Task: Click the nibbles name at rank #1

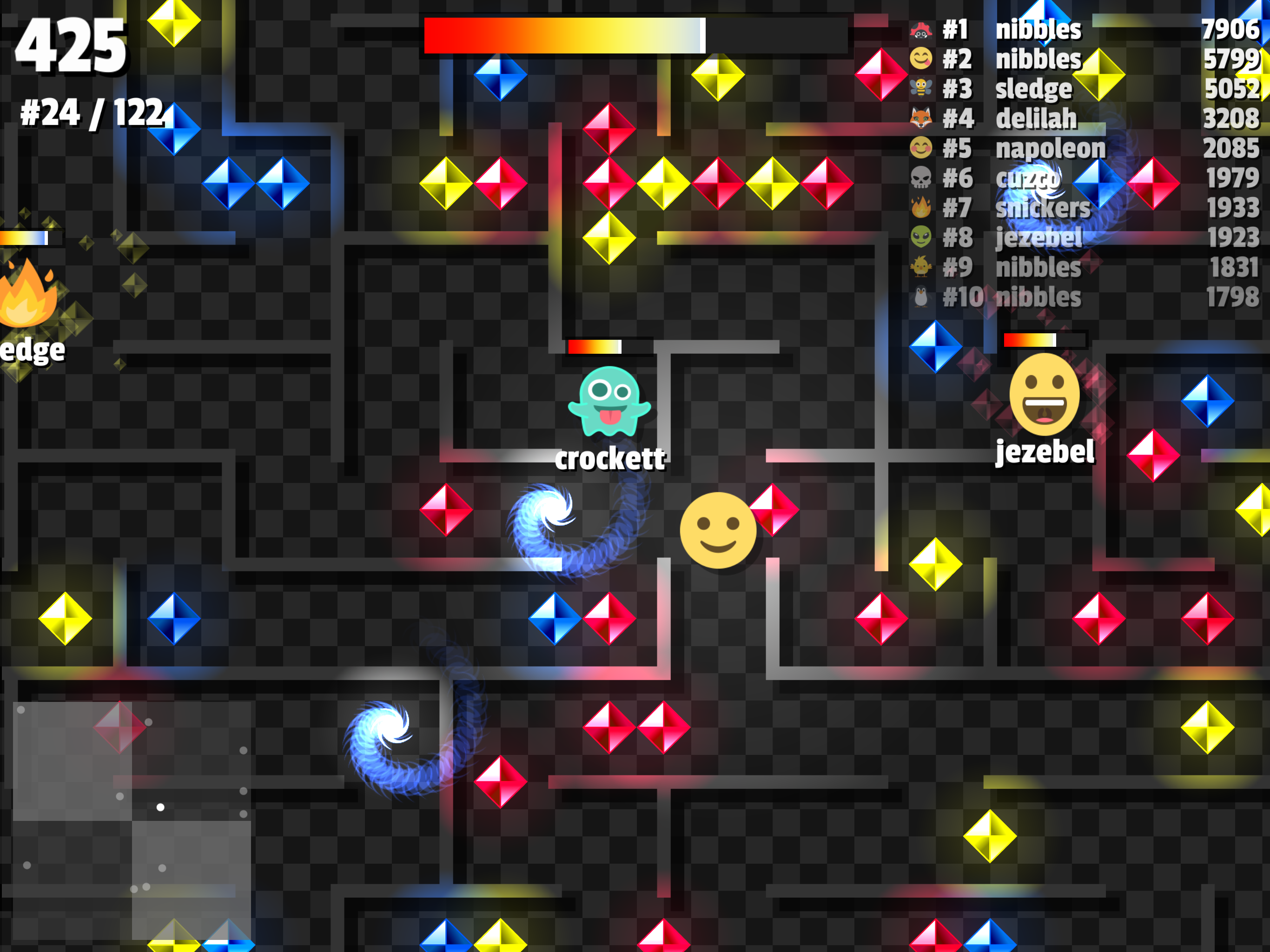Action: click(x=1039, y=30)
